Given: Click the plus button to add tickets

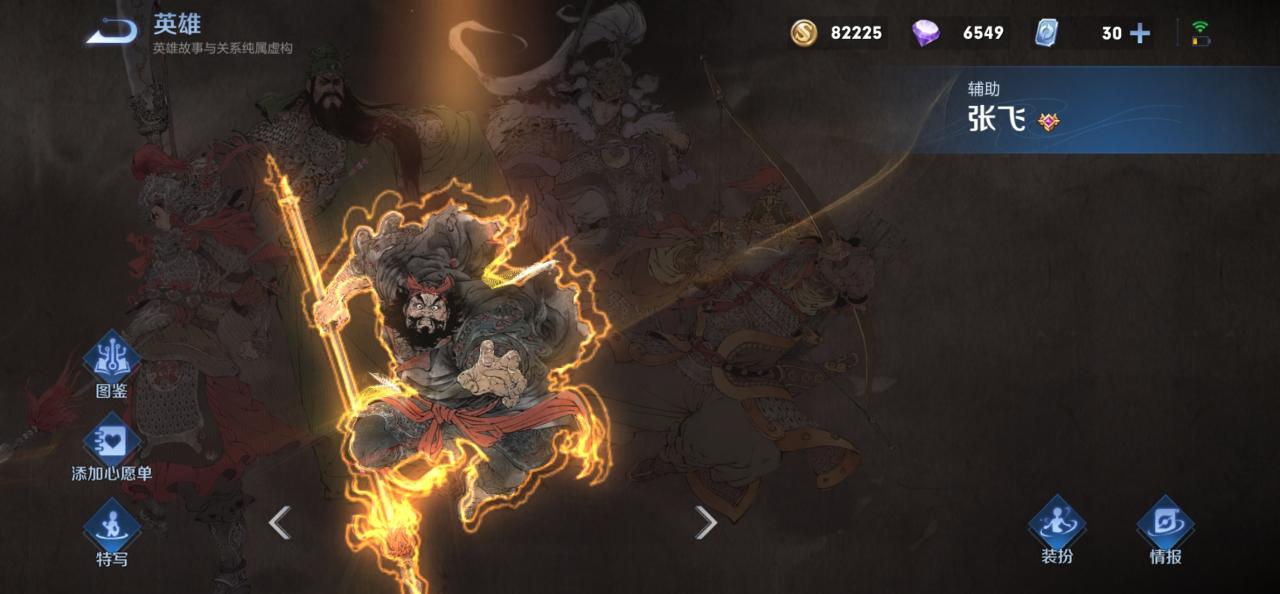Looking at the screenshot, I should pos(1140,33).
